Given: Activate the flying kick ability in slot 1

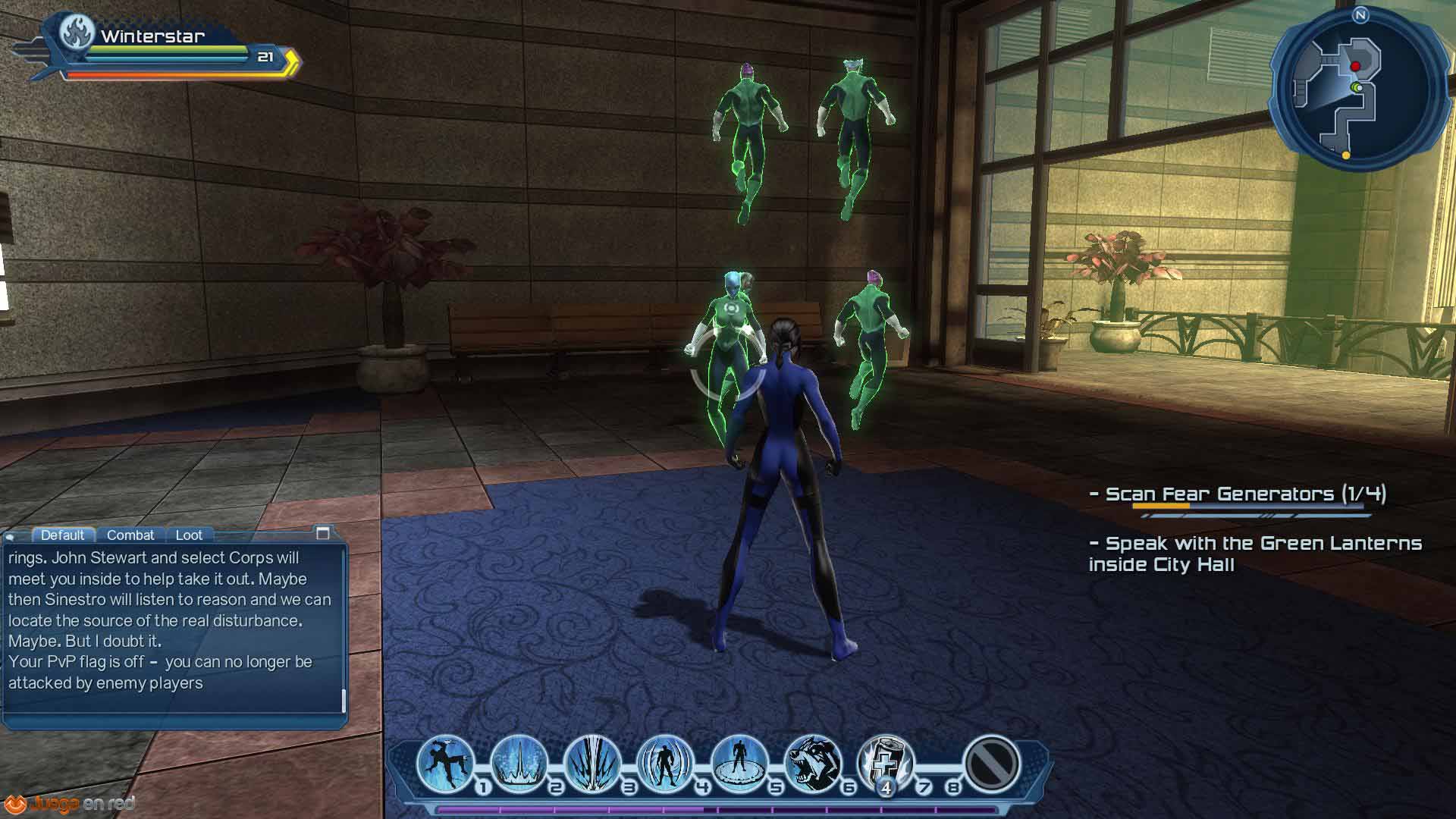Looking at the screenshot, I should coord(444,763).
